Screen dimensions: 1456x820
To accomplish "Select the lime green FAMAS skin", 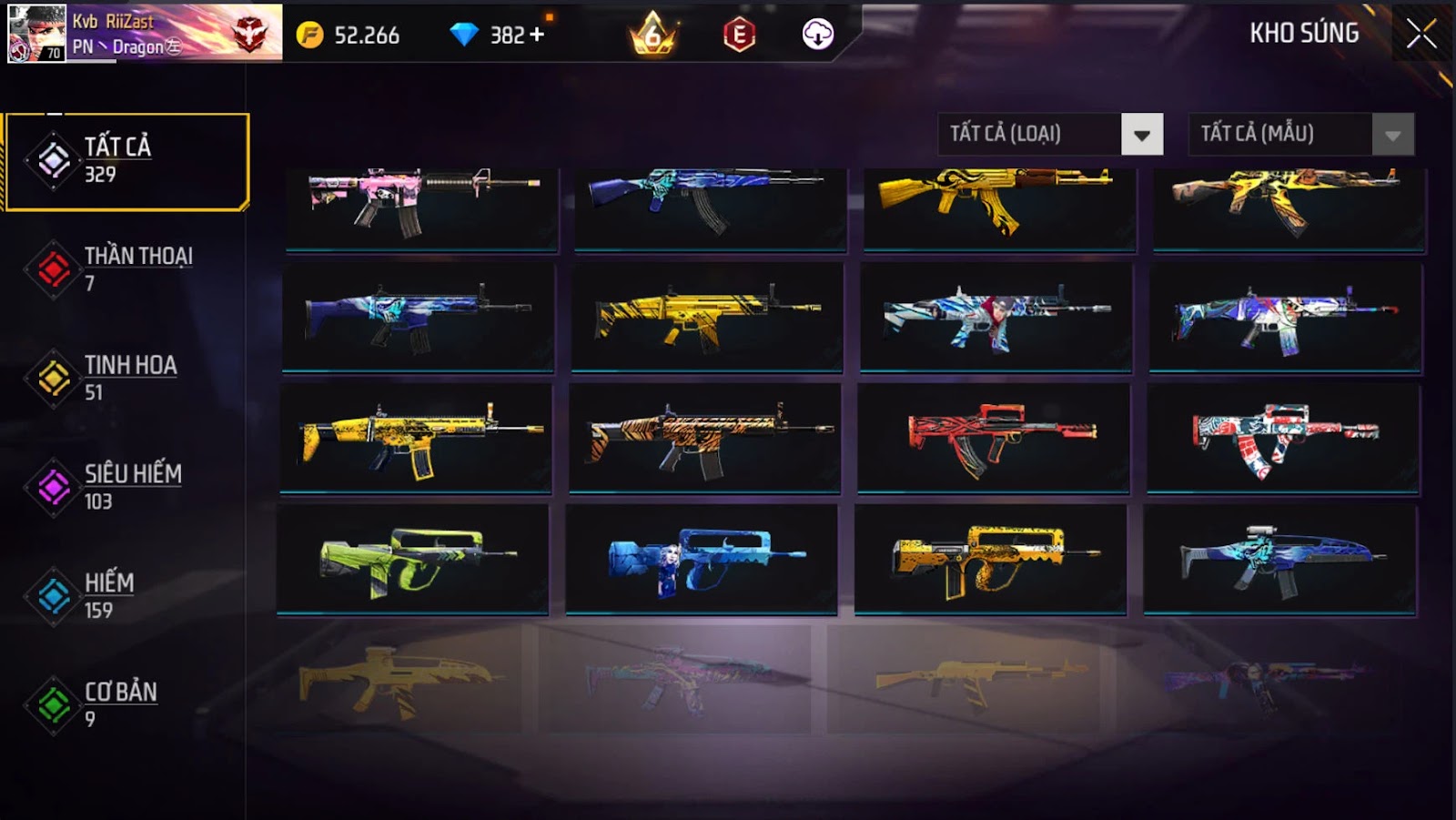I will 413,561.
